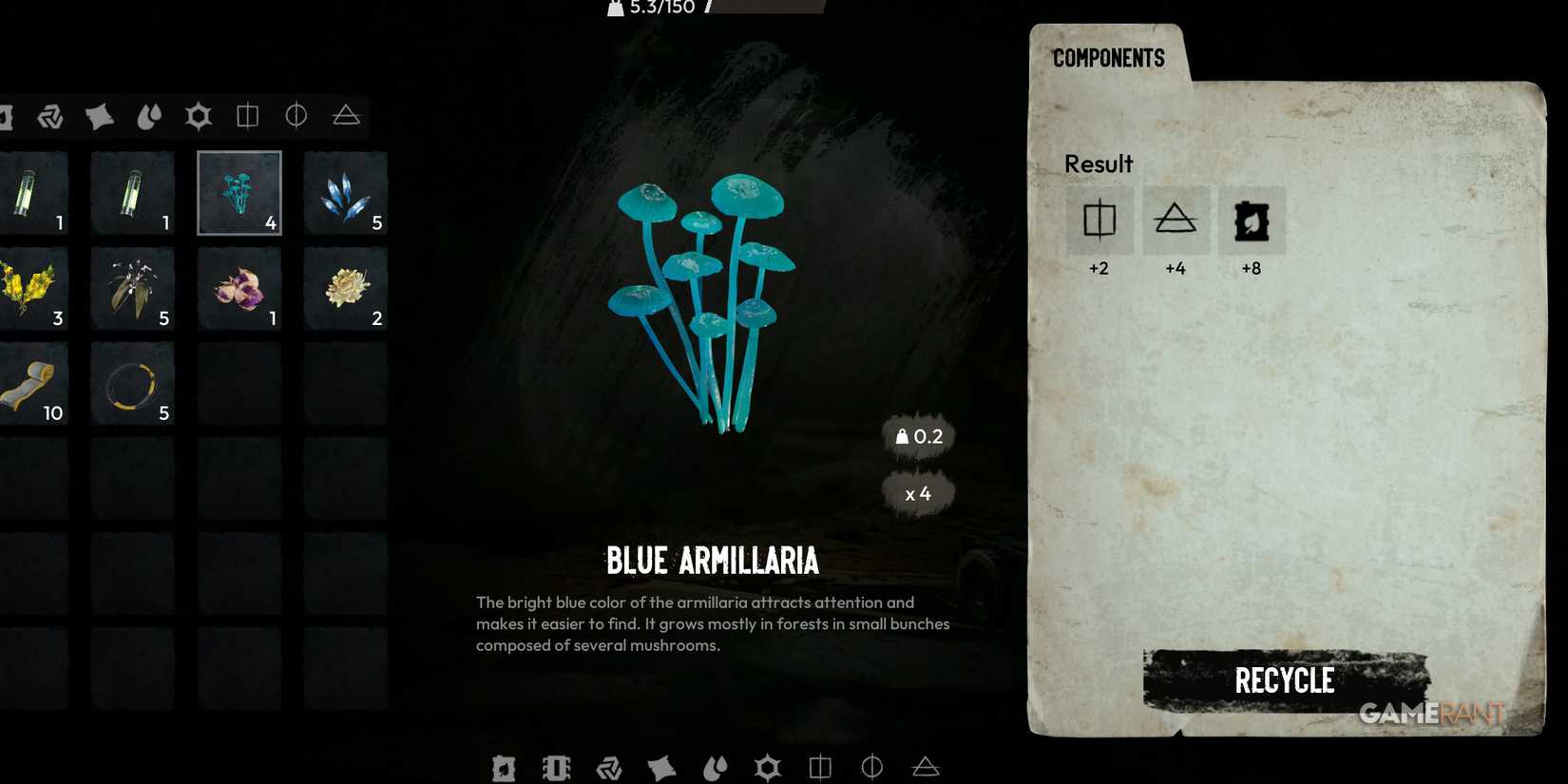Select the droplet resource filter icon
1568x784 pixels.
[150, 116]
